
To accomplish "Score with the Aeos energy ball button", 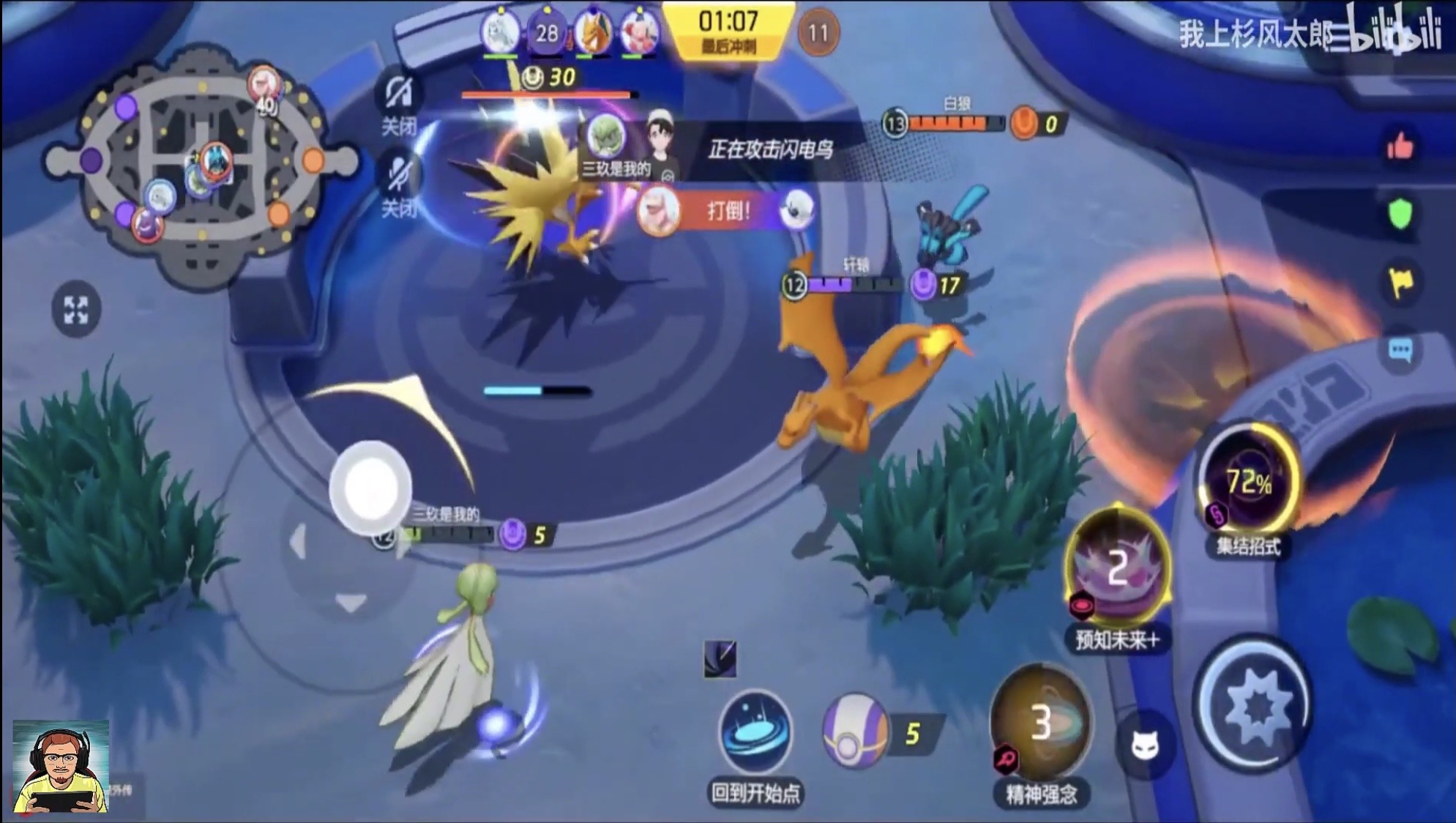I will click(x=854, y=731).
